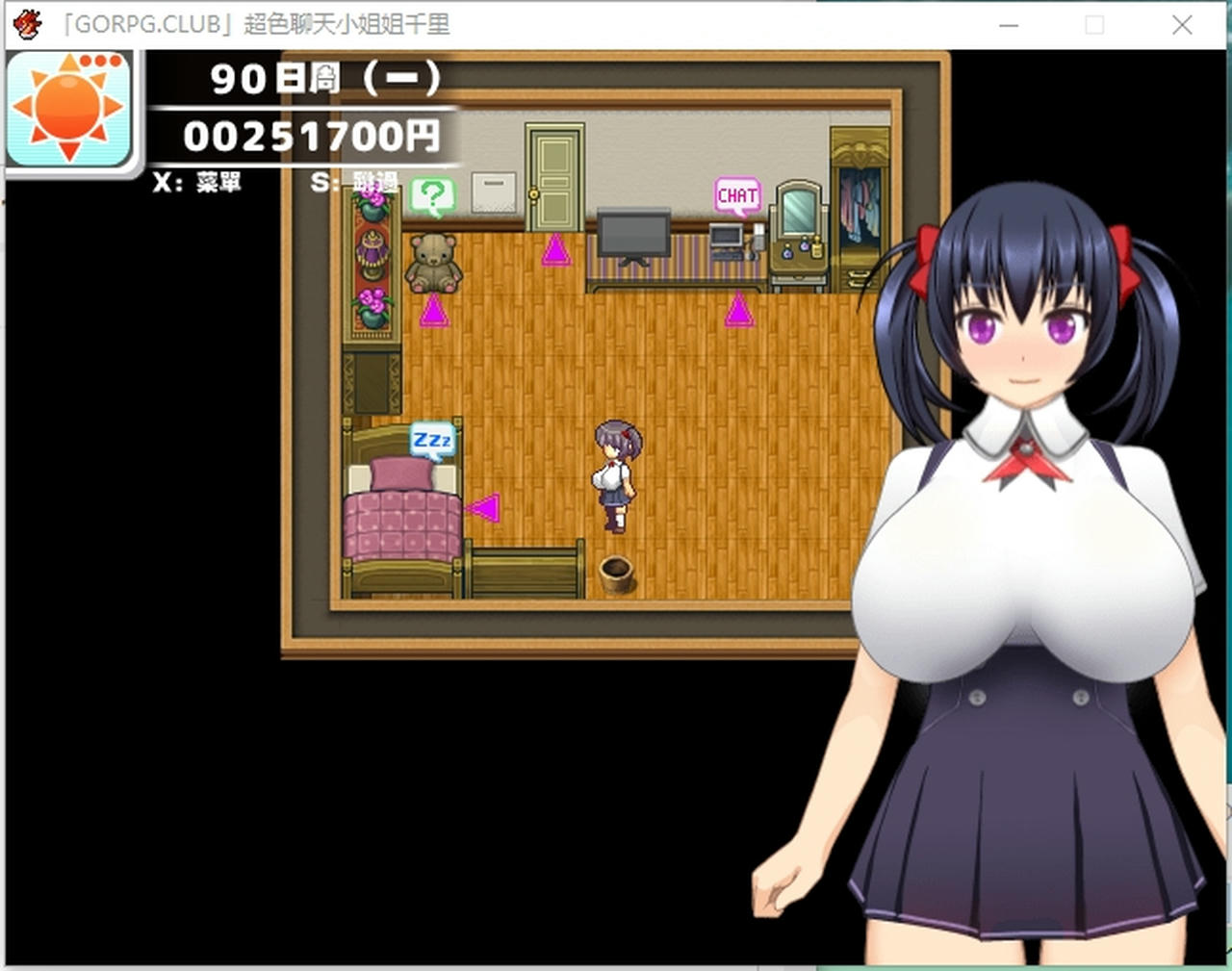Open the pink CHAT speech bubble
1232x971 pixels.
(x=736, y=194)
